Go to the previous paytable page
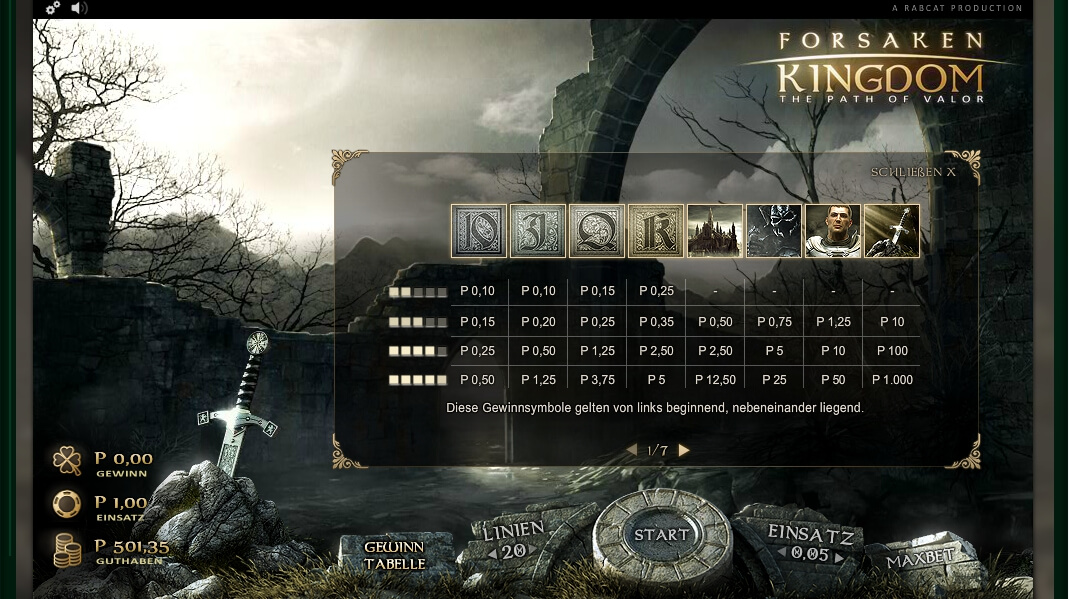1069x599 pixels. pyautogui.click(x=631, y=451)
